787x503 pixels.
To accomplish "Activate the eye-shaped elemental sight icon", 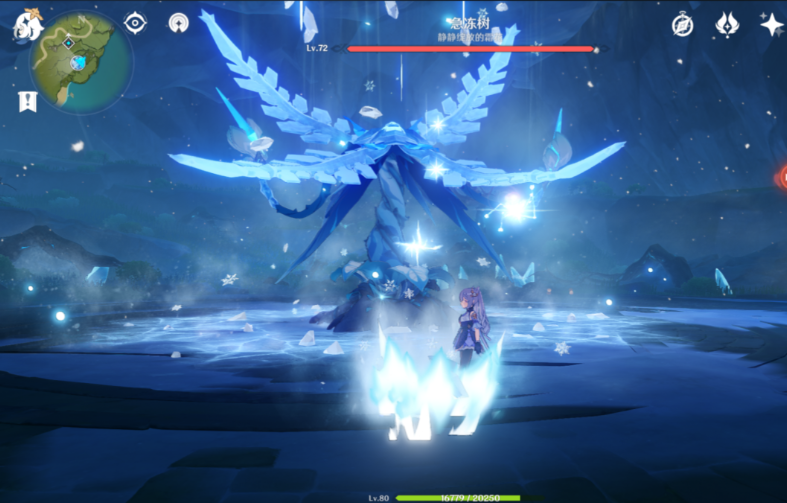I will [135, 23].
